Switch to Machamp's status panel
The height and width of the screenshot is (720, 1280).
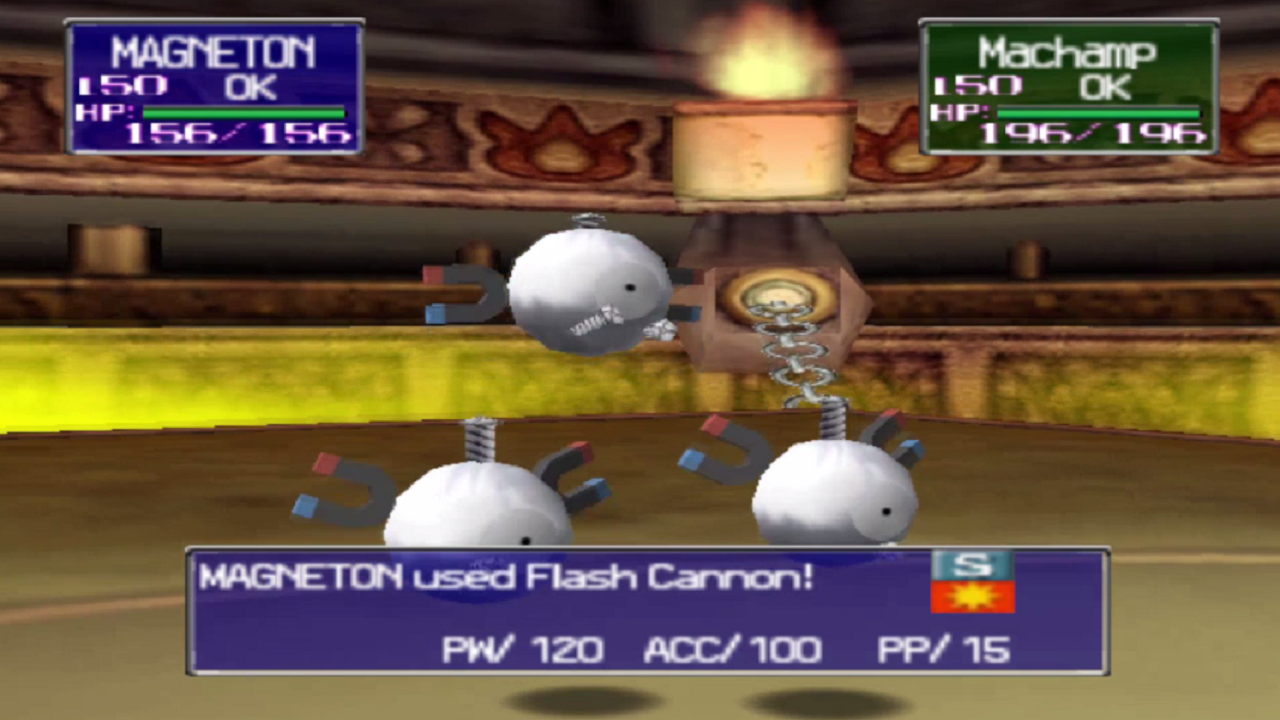tap(1067, 90)
